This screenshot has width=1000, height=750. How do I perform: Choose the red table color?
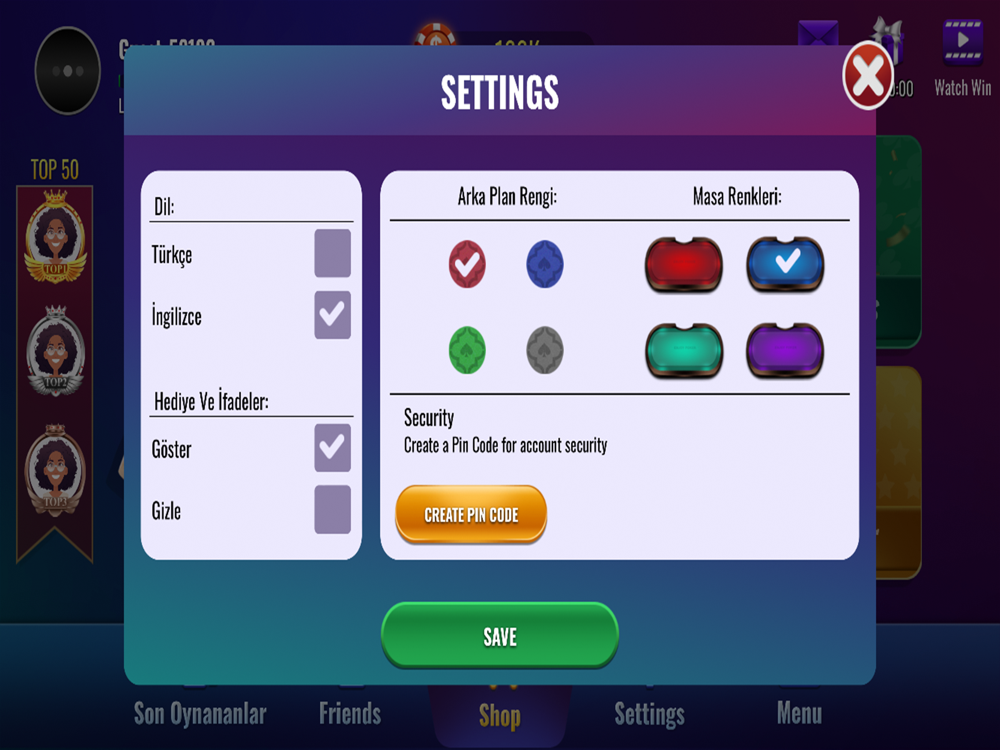684,264
